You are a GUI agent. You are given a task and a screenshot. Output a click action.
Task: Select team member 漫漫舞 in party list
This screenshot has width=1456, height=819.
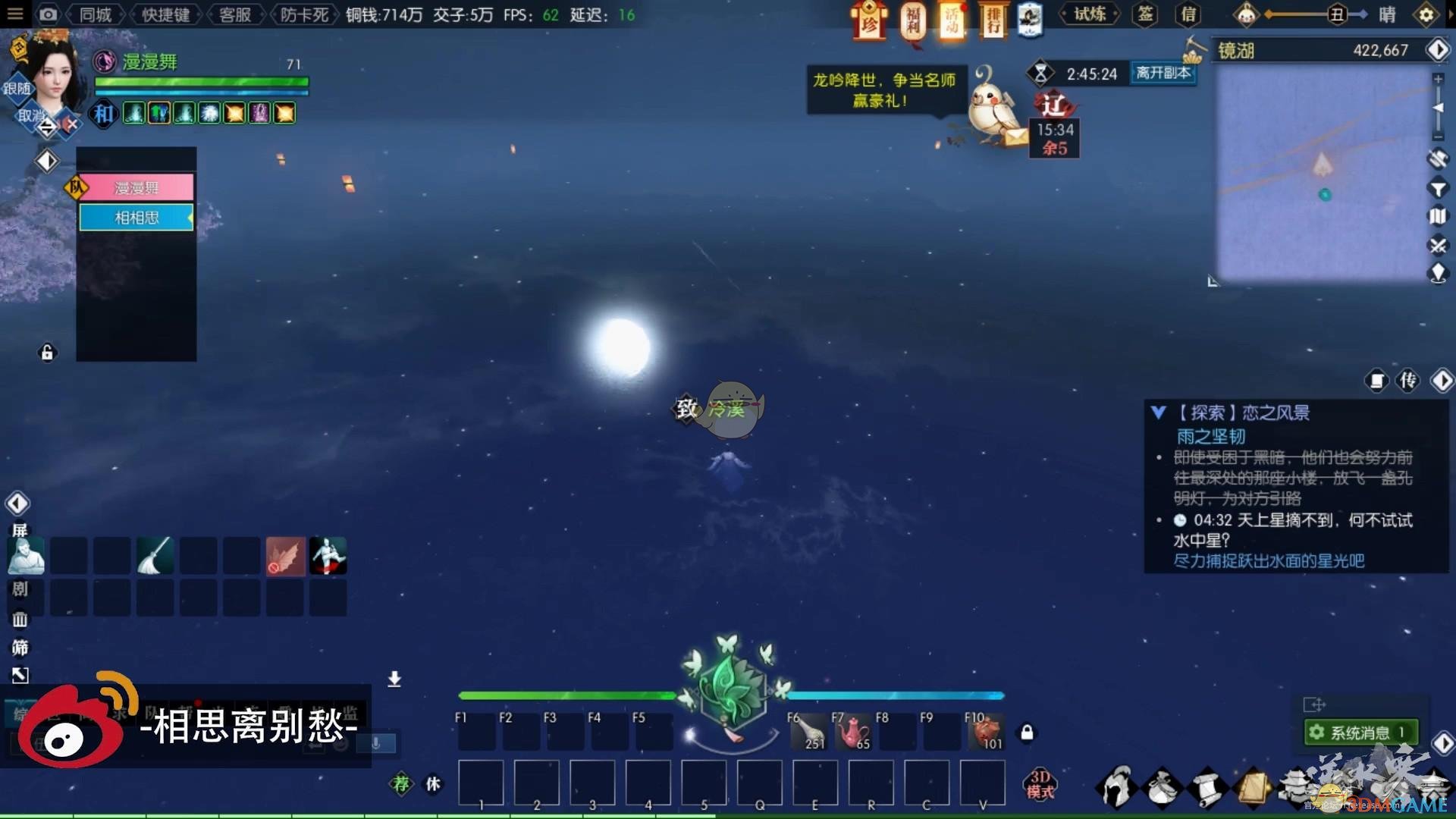tap(136, 187)
